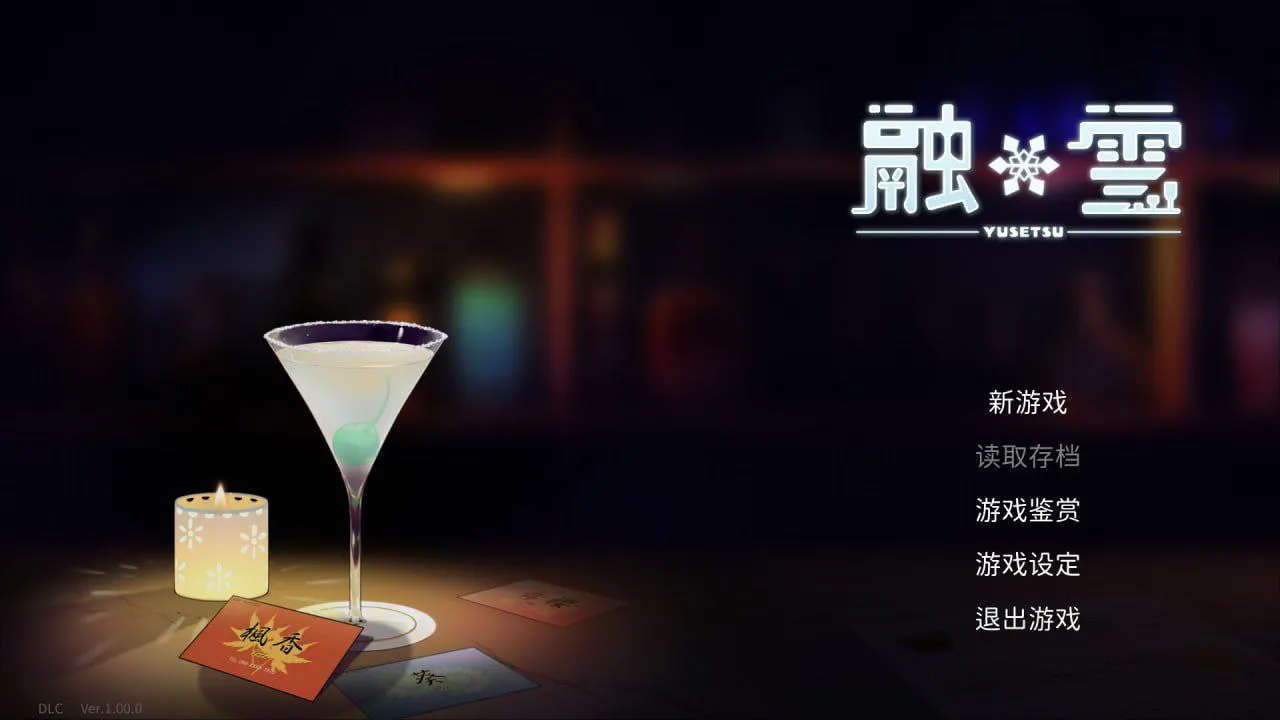Image resolution: width=1280 pixels, height=720 pixels.
Task: Click the coaster beneath the cocktail glass
Action: [400, 625]
